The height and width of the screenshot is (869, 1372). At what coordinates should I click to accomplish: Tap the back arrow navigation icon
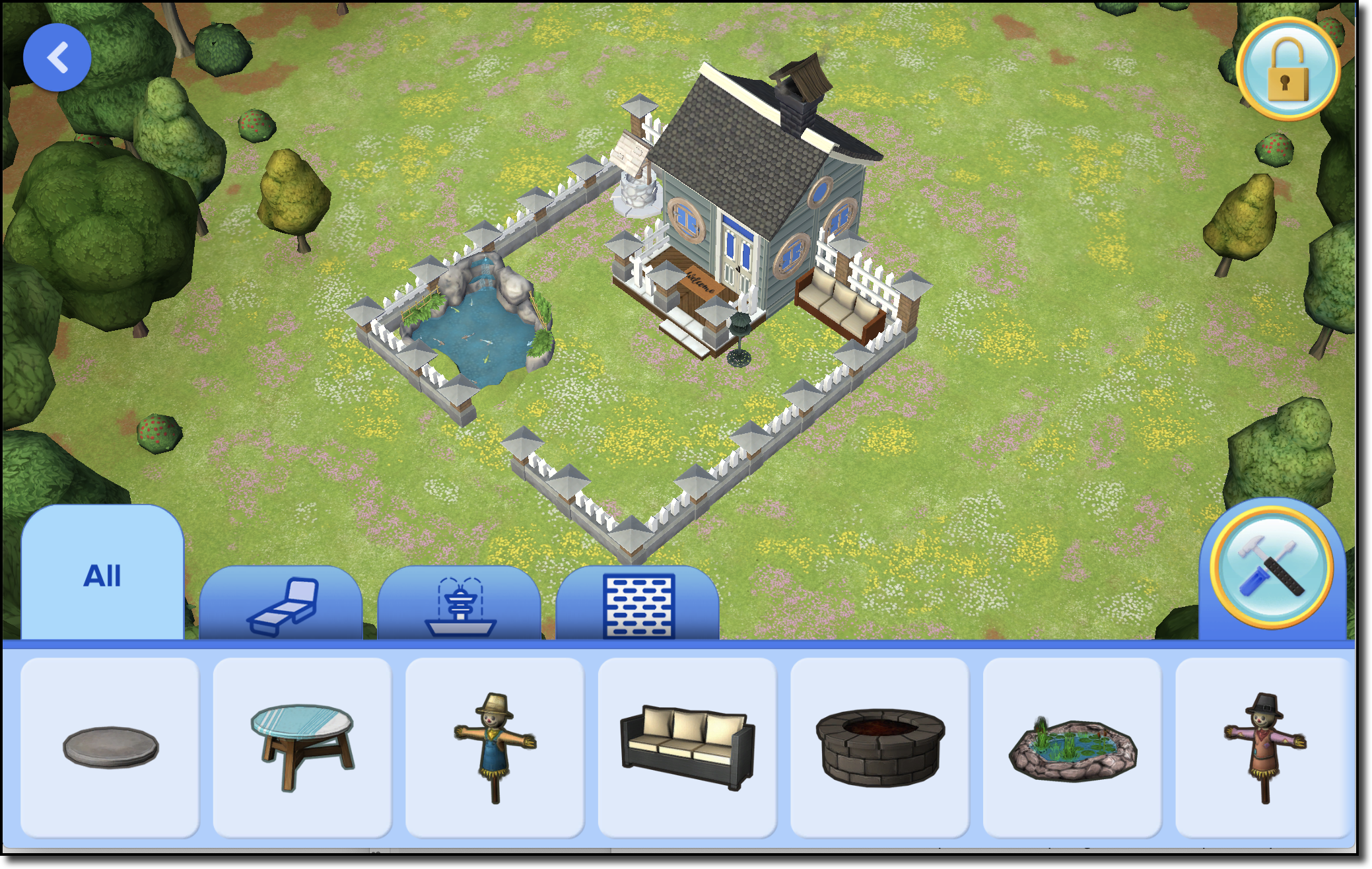[57, 56]
